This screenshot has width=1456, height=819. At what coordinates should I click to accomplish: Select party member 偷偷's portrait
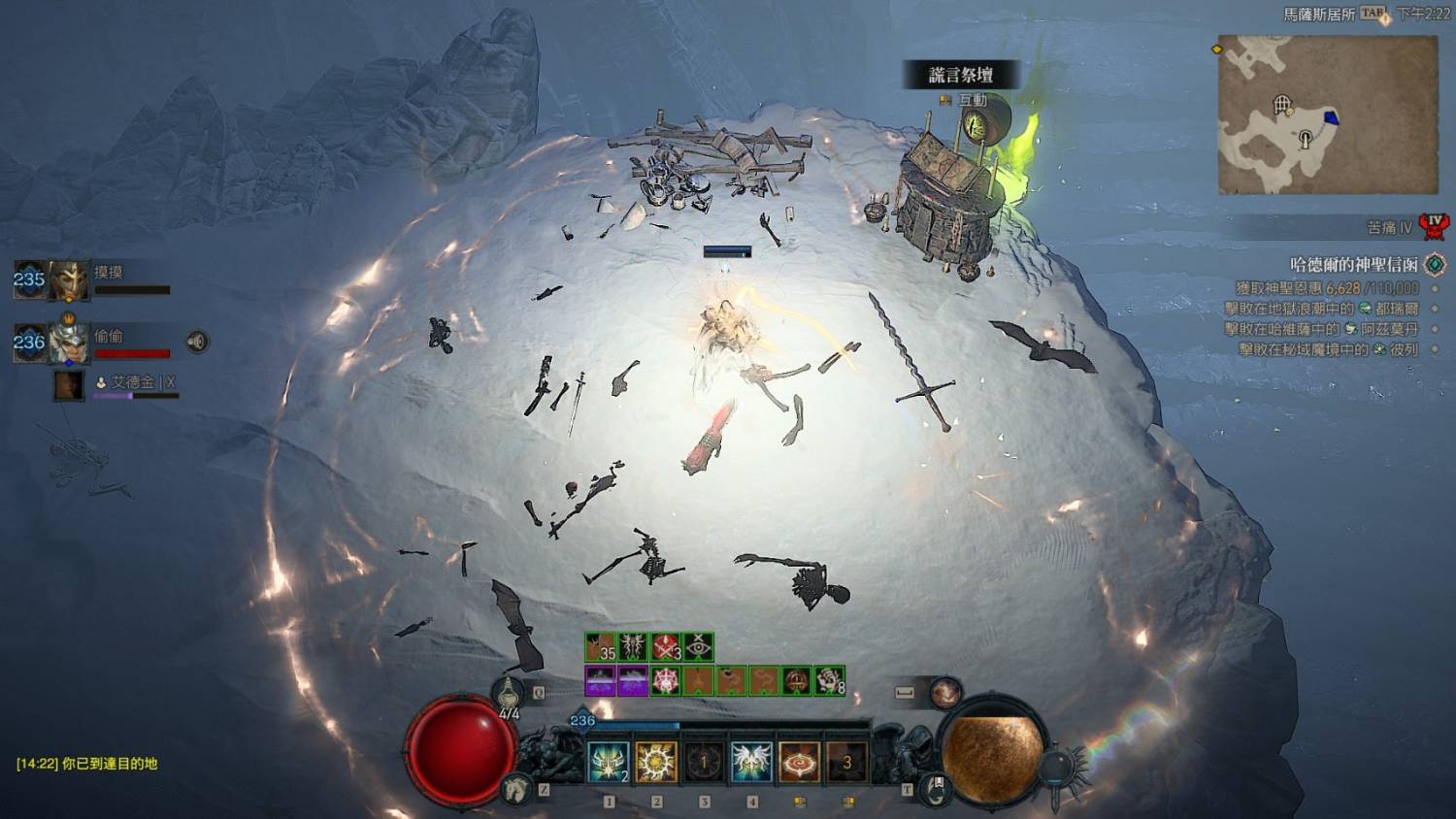(x=69, y=342)
